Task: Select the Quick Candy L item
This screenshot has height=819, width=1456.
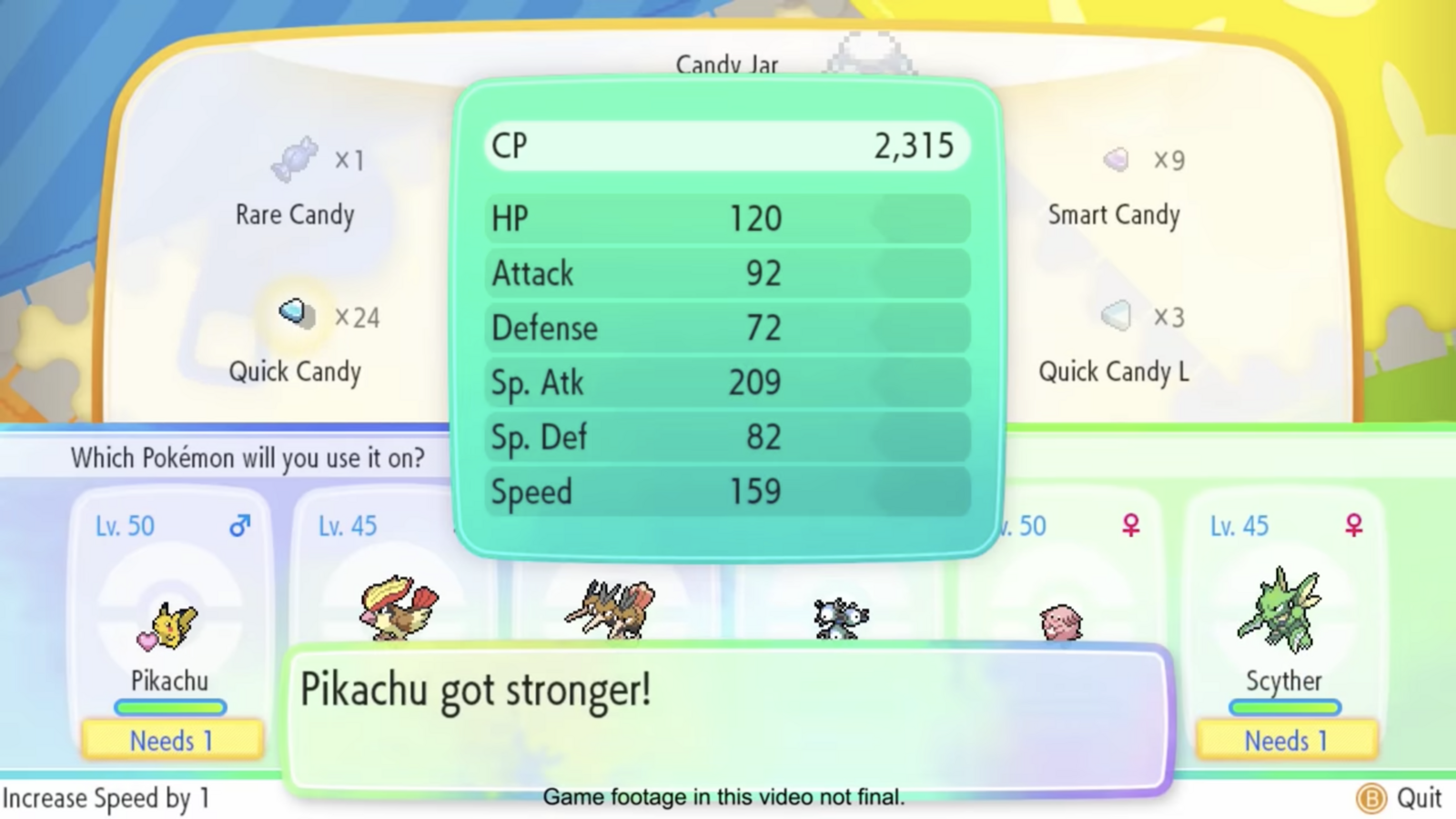Action: tap(1114, 340)
